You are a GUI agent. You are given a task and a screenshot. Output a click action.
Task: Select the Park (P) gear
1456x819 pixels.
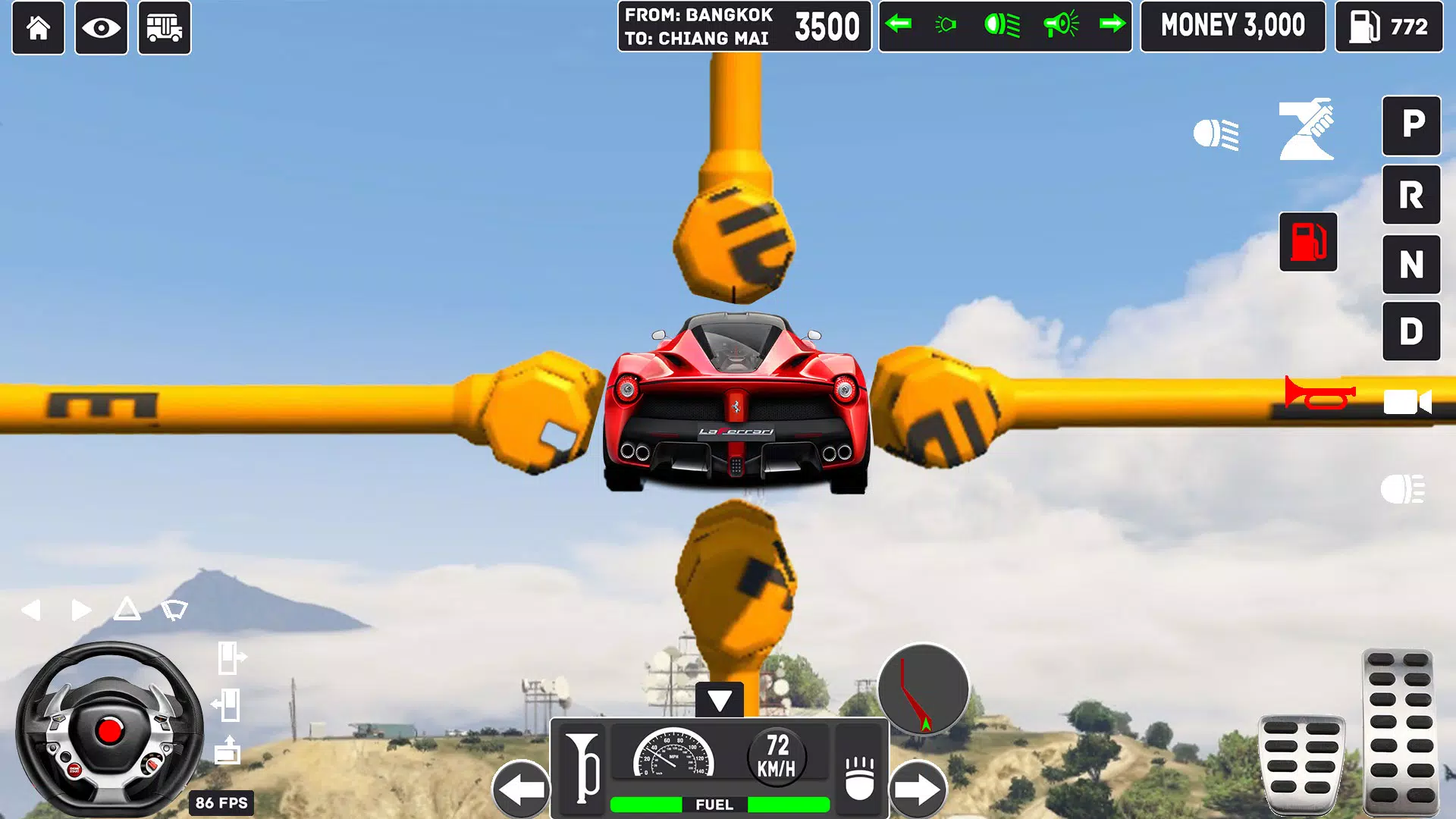click(x=1411, y=127)
